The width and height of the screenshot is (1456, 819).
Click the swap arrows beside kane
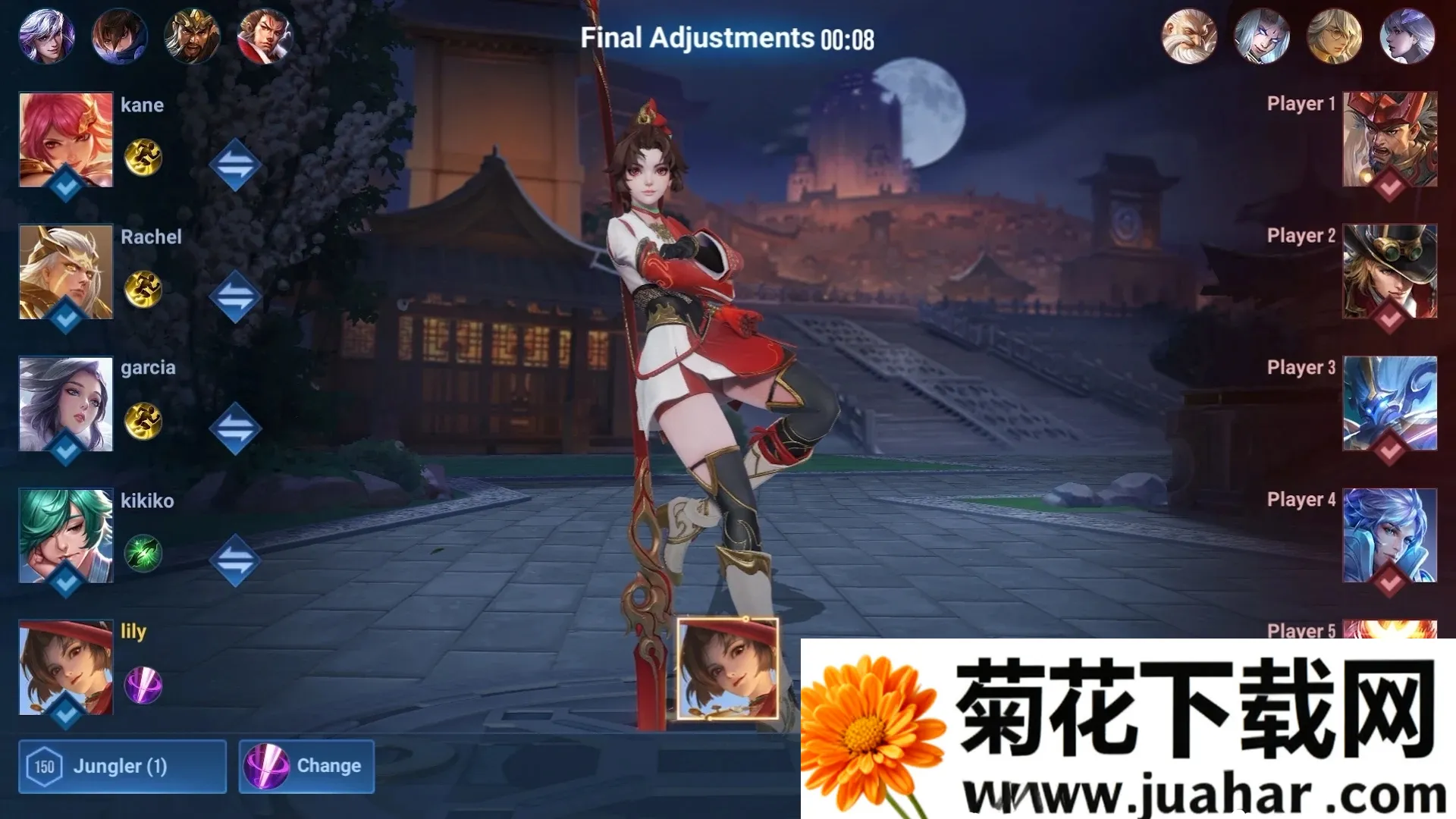click(x=236, y=163)
